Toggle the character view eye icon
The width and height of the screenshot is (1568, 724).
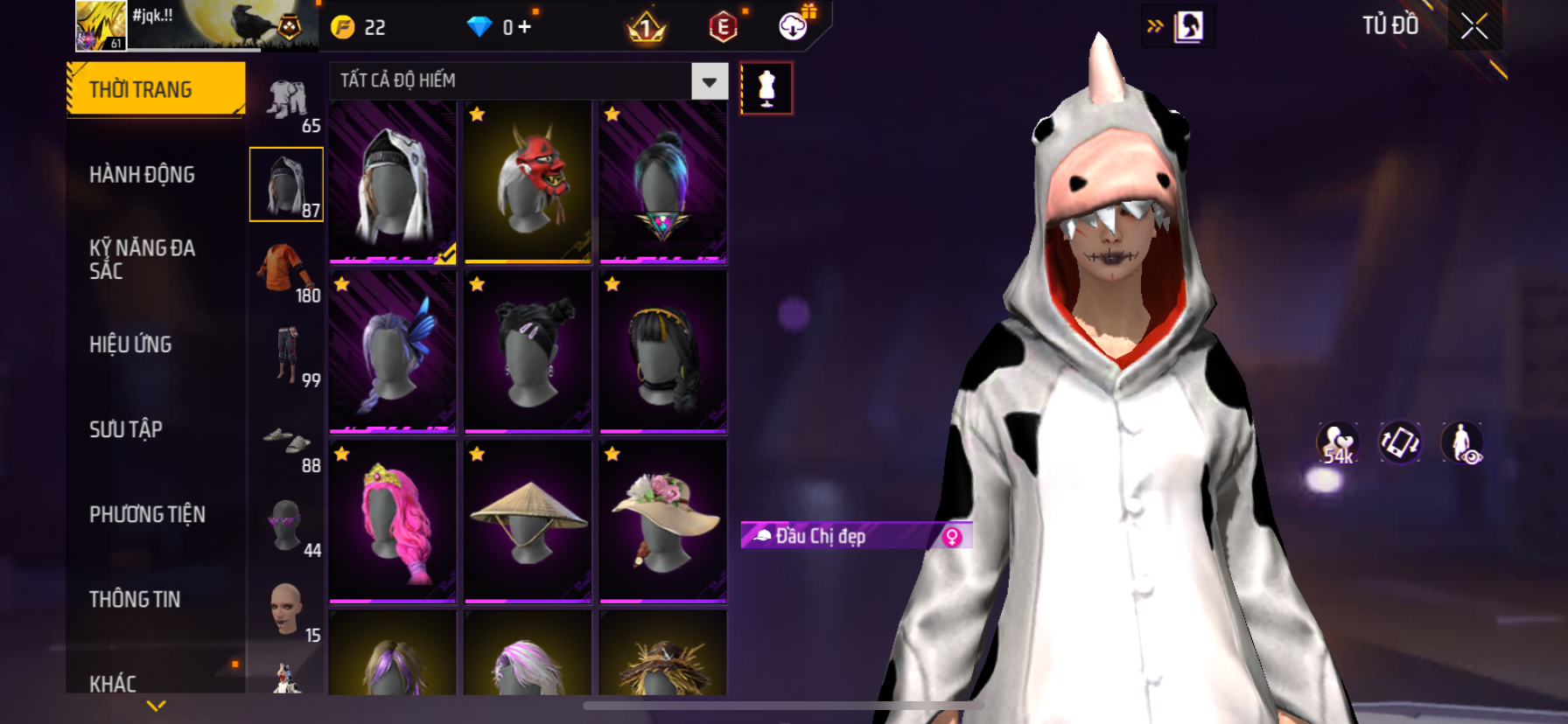tap(1461, 442)
